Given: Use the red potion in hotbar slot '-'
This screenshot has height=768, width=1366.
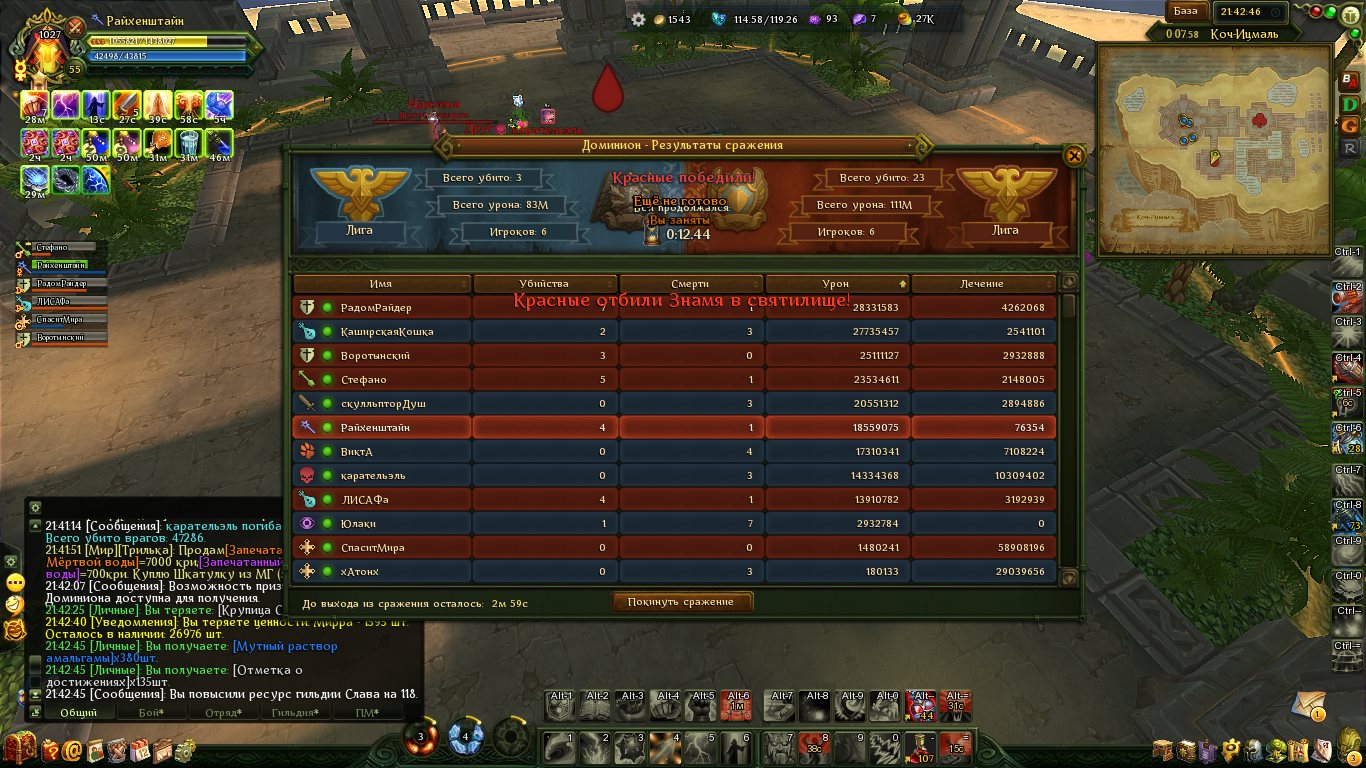Looking at the screenshot, I should click(920, 747).
